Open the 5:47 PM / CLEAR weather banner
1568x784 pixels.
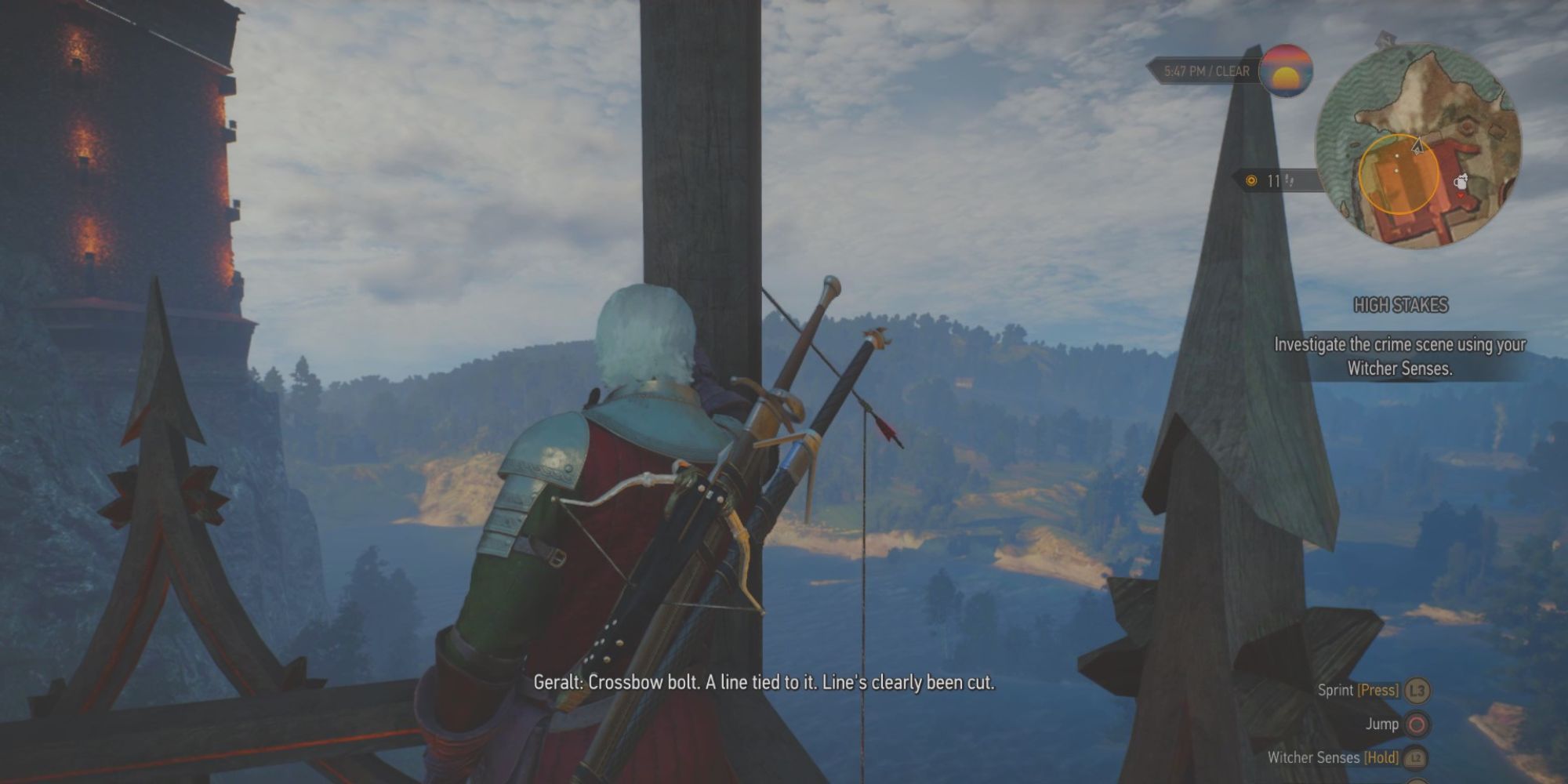tap(1207, 71)
